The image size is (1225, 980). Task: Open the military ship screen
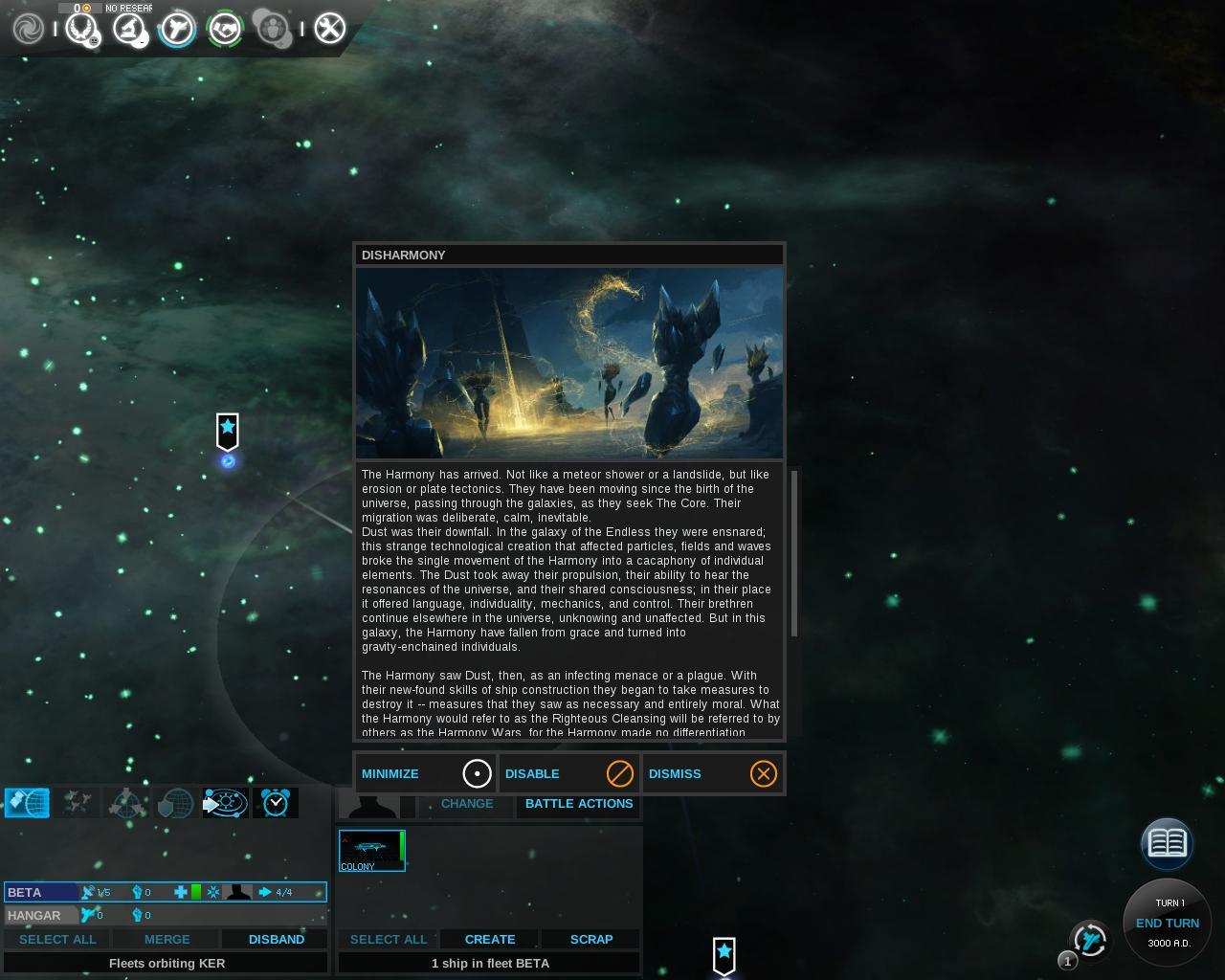[x=177, y=29]
